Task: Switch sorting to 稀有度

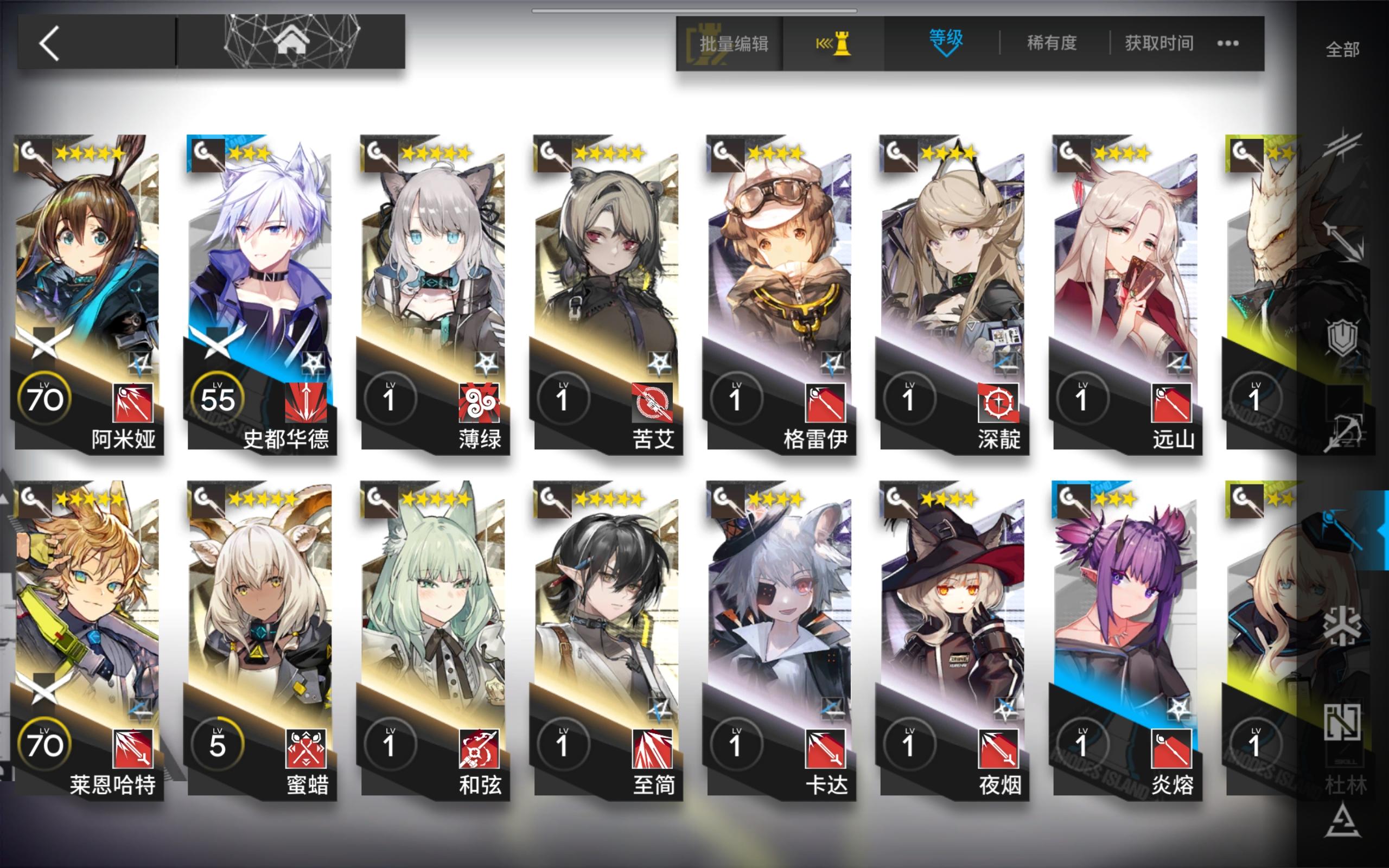Action: click(1052, 43)
